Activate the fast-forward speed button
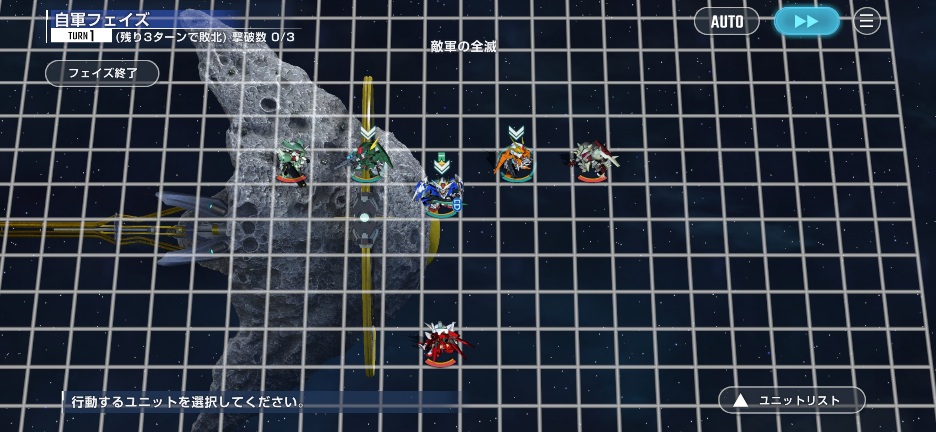The width and height of the screenshot is (936, 432). pyautogui.click(x=806, y=21)
